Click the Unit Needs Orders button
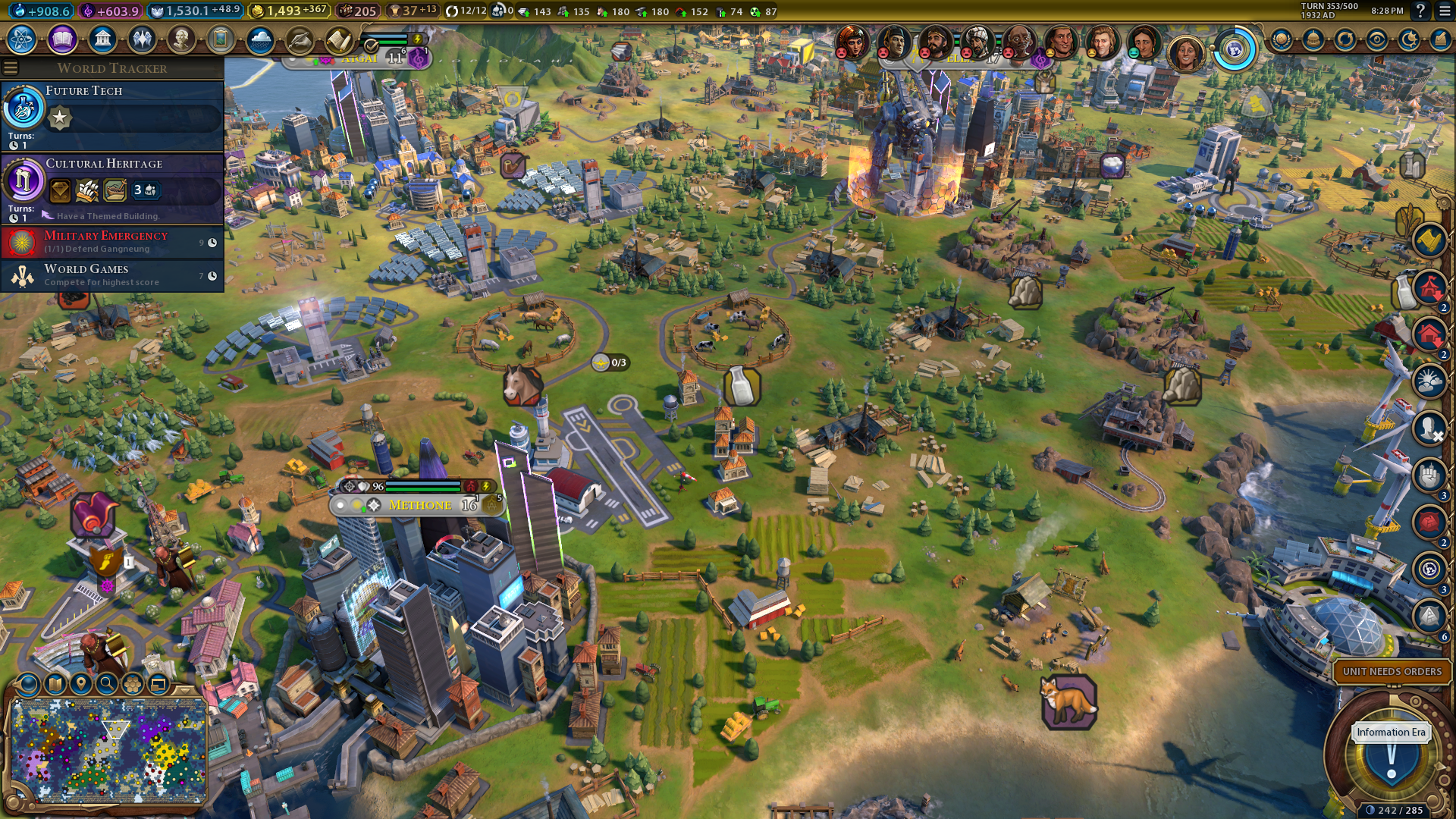The width and height of the screenshot is (1456, 819). point(1392,671)
